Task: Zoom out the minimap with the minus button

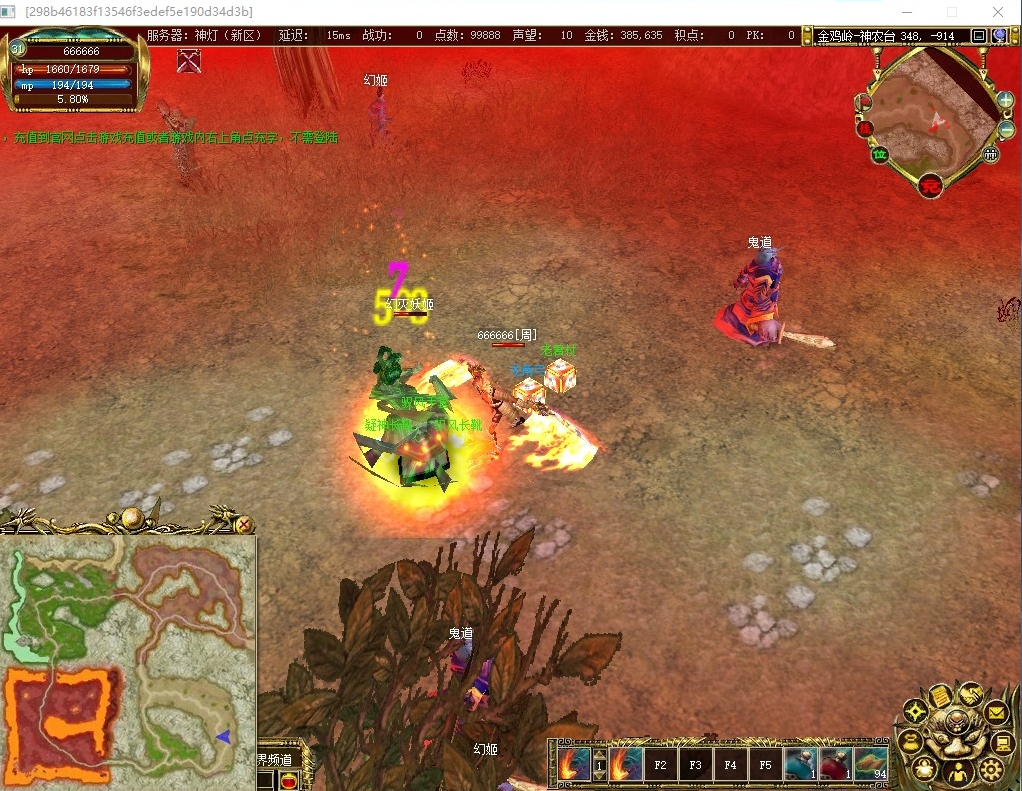Action: coord(1005,130)
